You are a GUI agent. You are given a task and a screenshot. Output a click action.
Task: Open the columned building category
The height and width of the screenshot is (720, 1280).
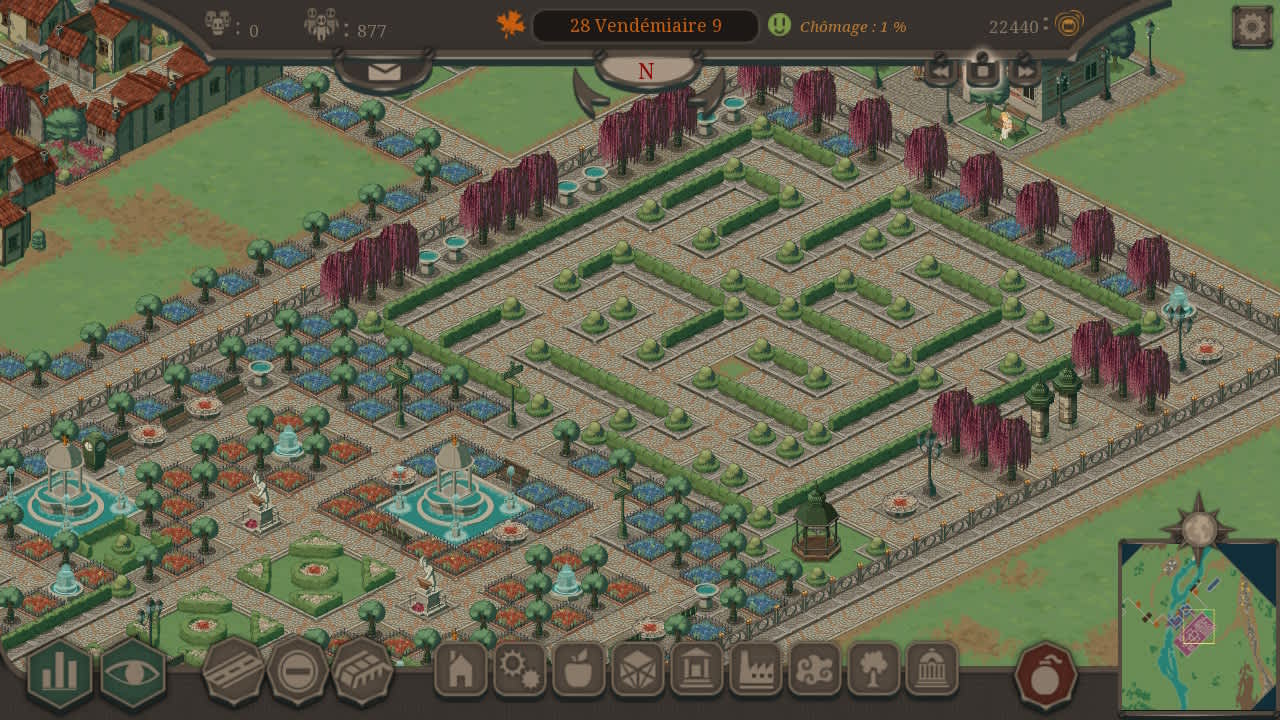click(697, 669)
